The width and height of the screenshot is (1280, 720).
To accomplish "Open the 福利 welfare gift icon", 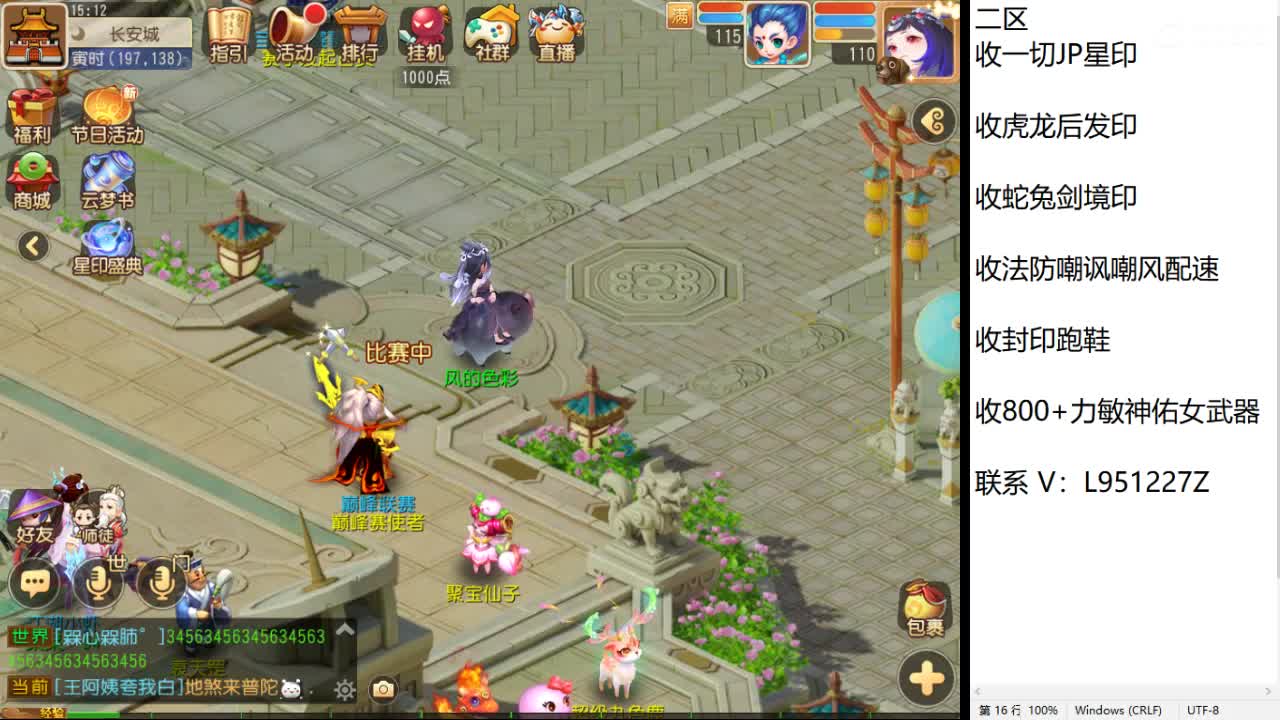I will 33,112.
